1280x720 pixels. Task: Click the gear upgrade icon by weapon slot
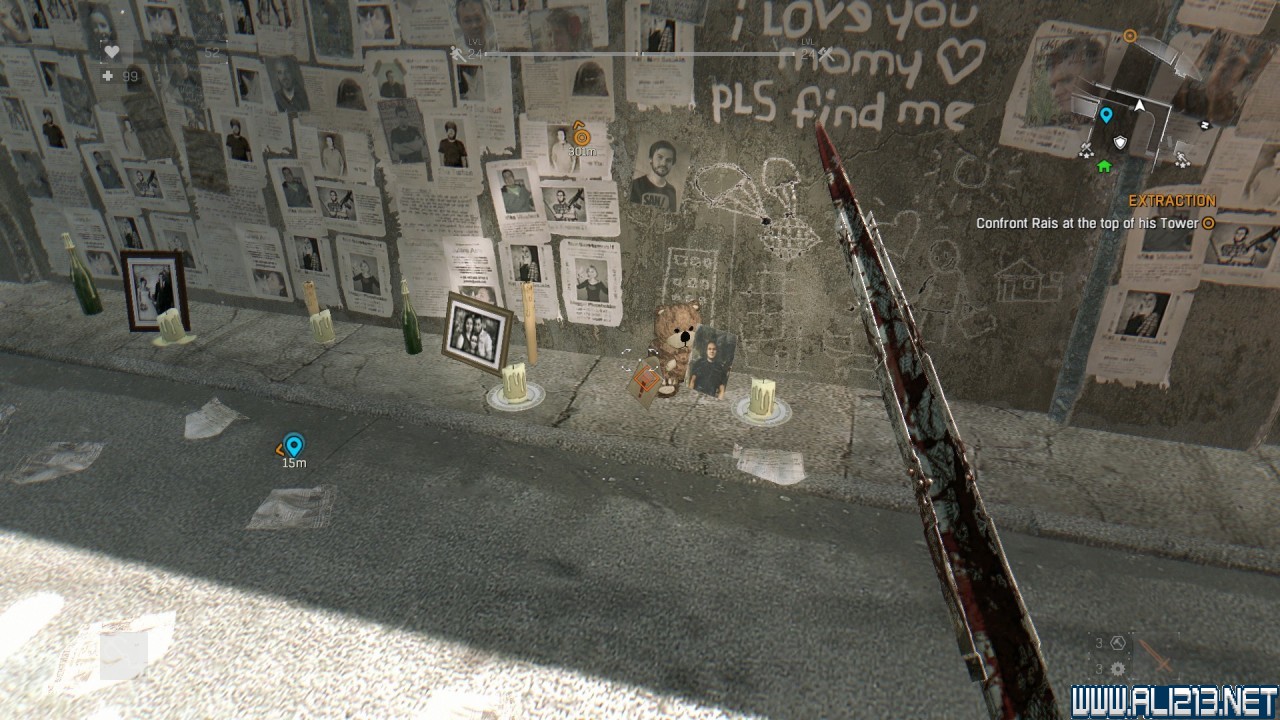click(x=1118, y=669)
